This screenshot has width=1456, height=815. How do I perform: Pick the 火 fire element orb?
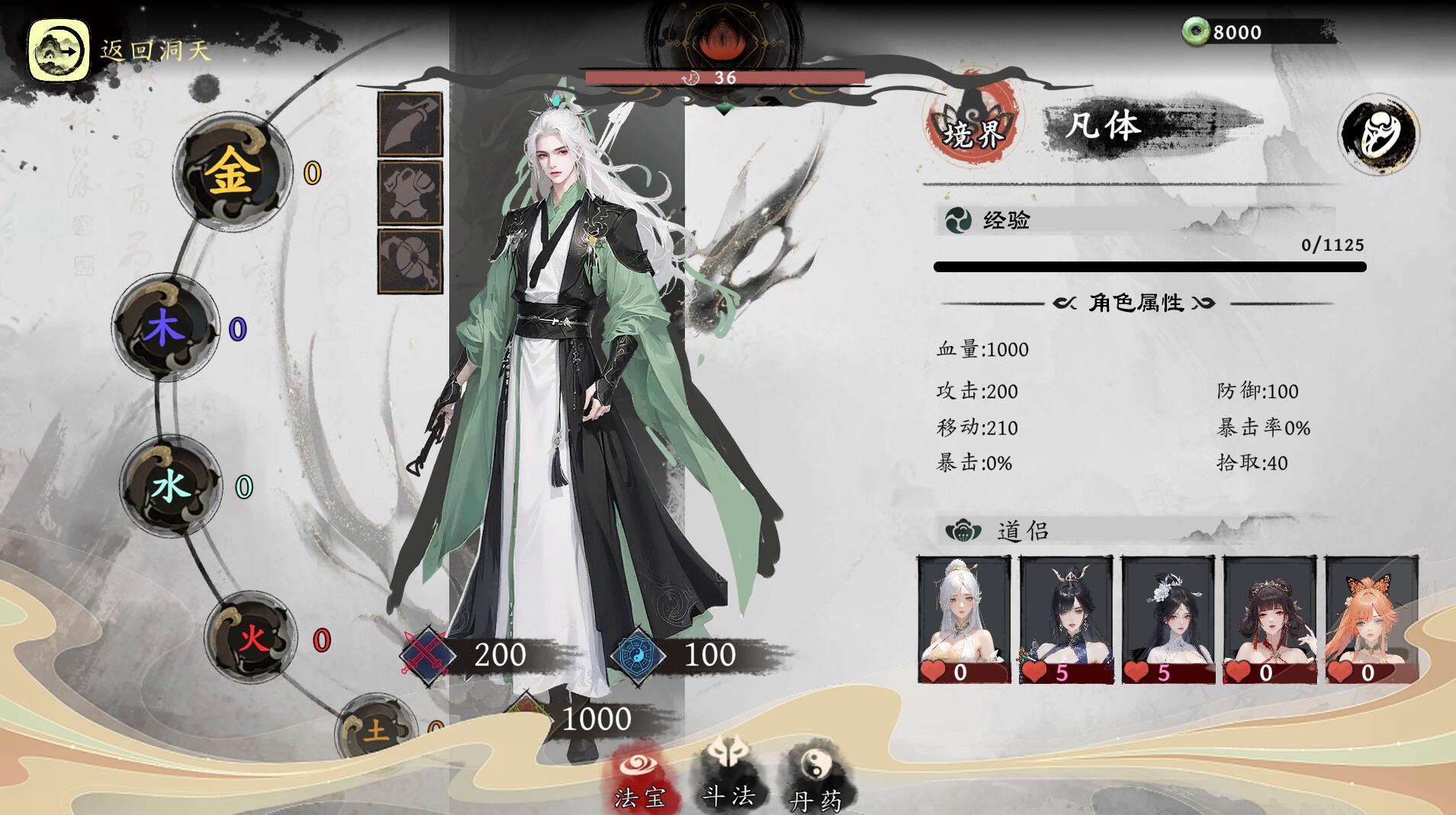click(x=252, y=637)
